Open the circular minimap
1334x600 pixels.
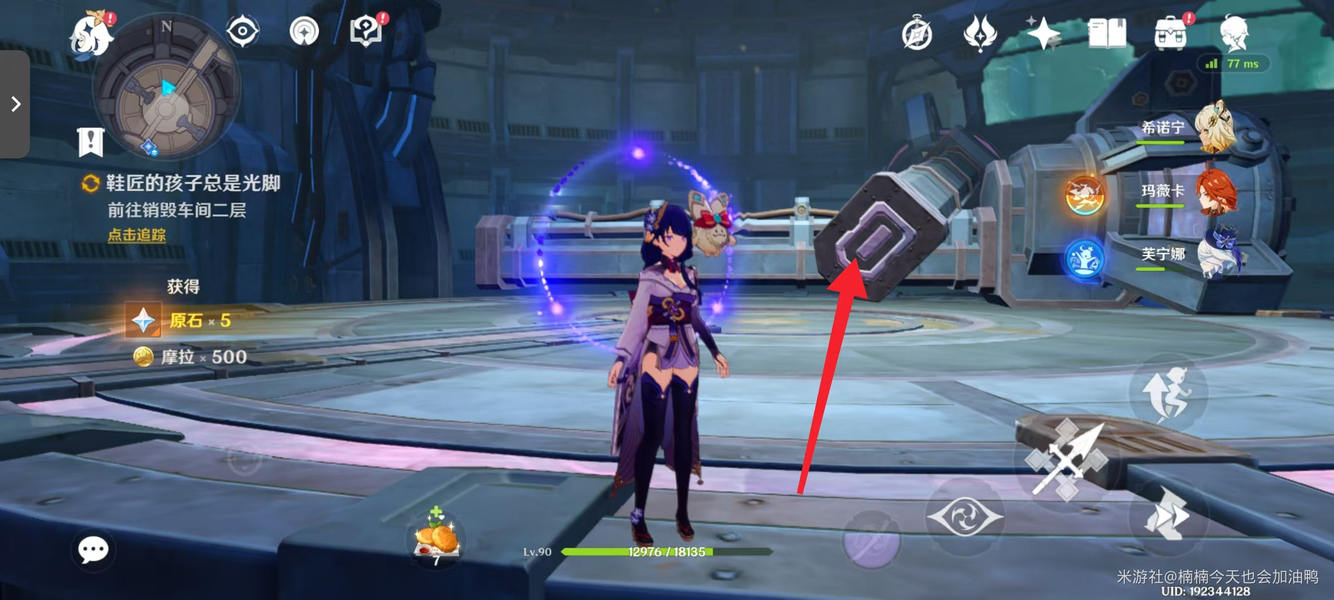point(165,88)
